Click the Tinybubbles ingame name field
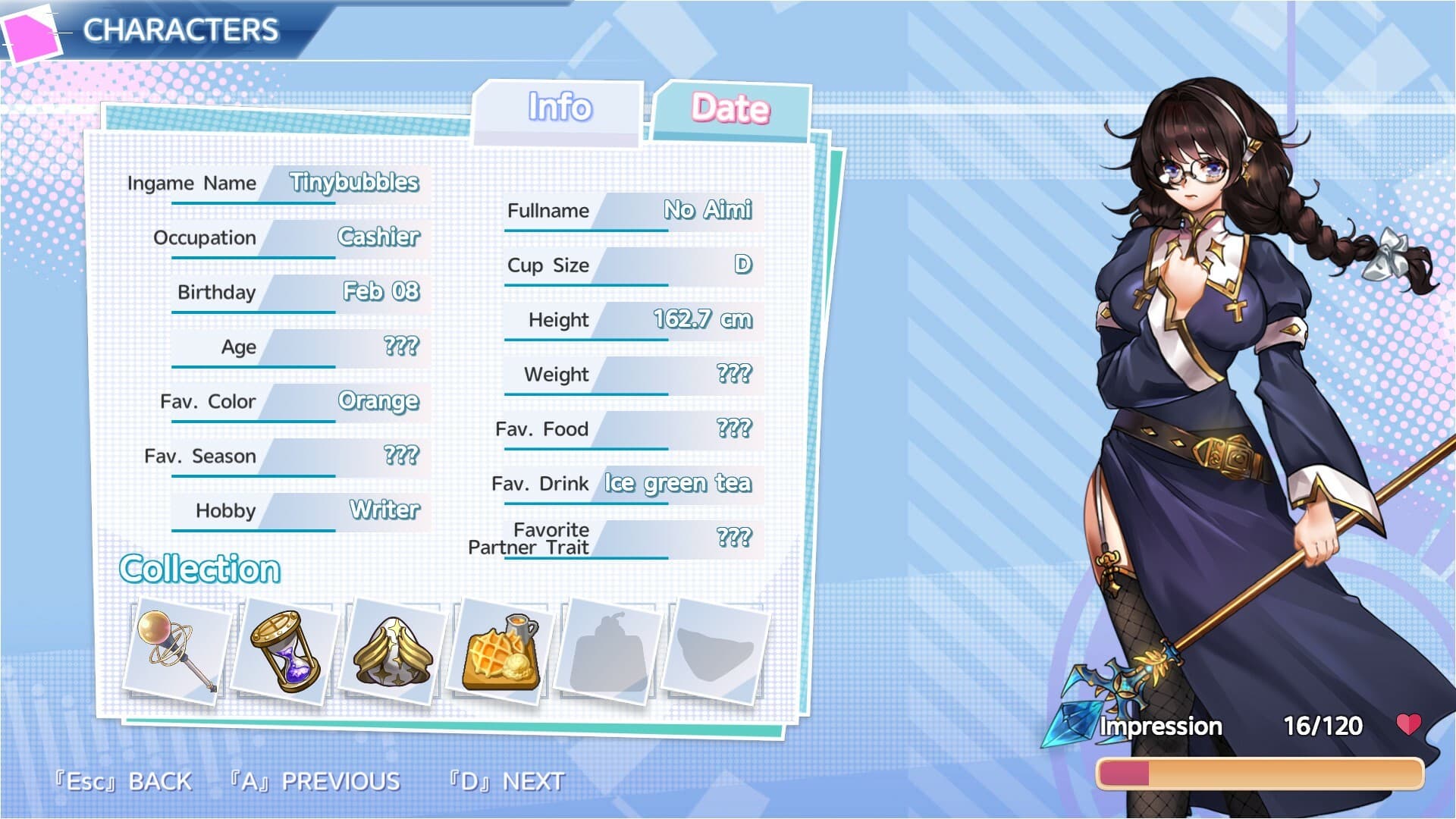This screenshot has width=1456, height=819. tap(355, 183)
